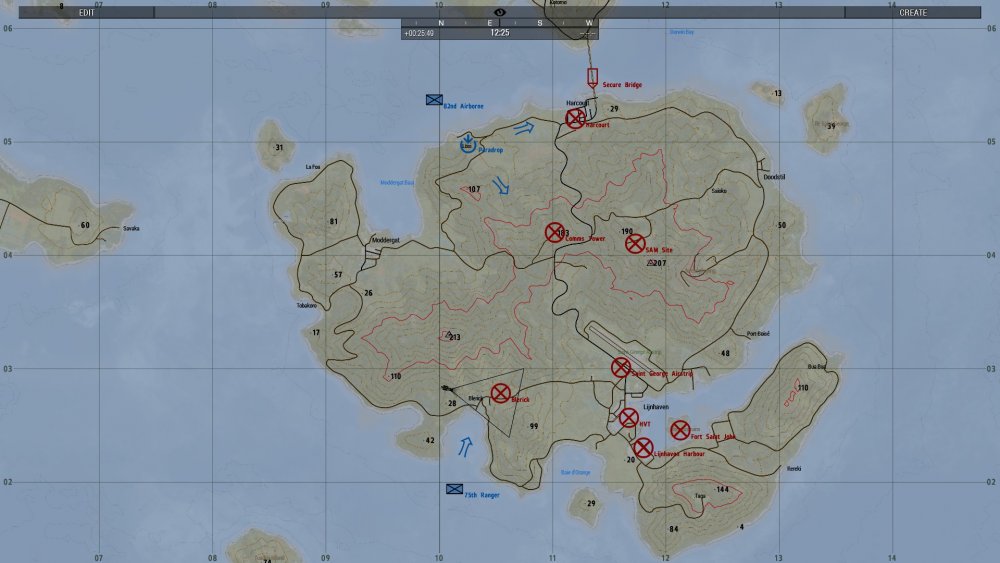Image resolution: width=1000 pixels, height=563 pixels.
Task: Choose the Lijnhaven Harbour objective marker
Action: 643,448
